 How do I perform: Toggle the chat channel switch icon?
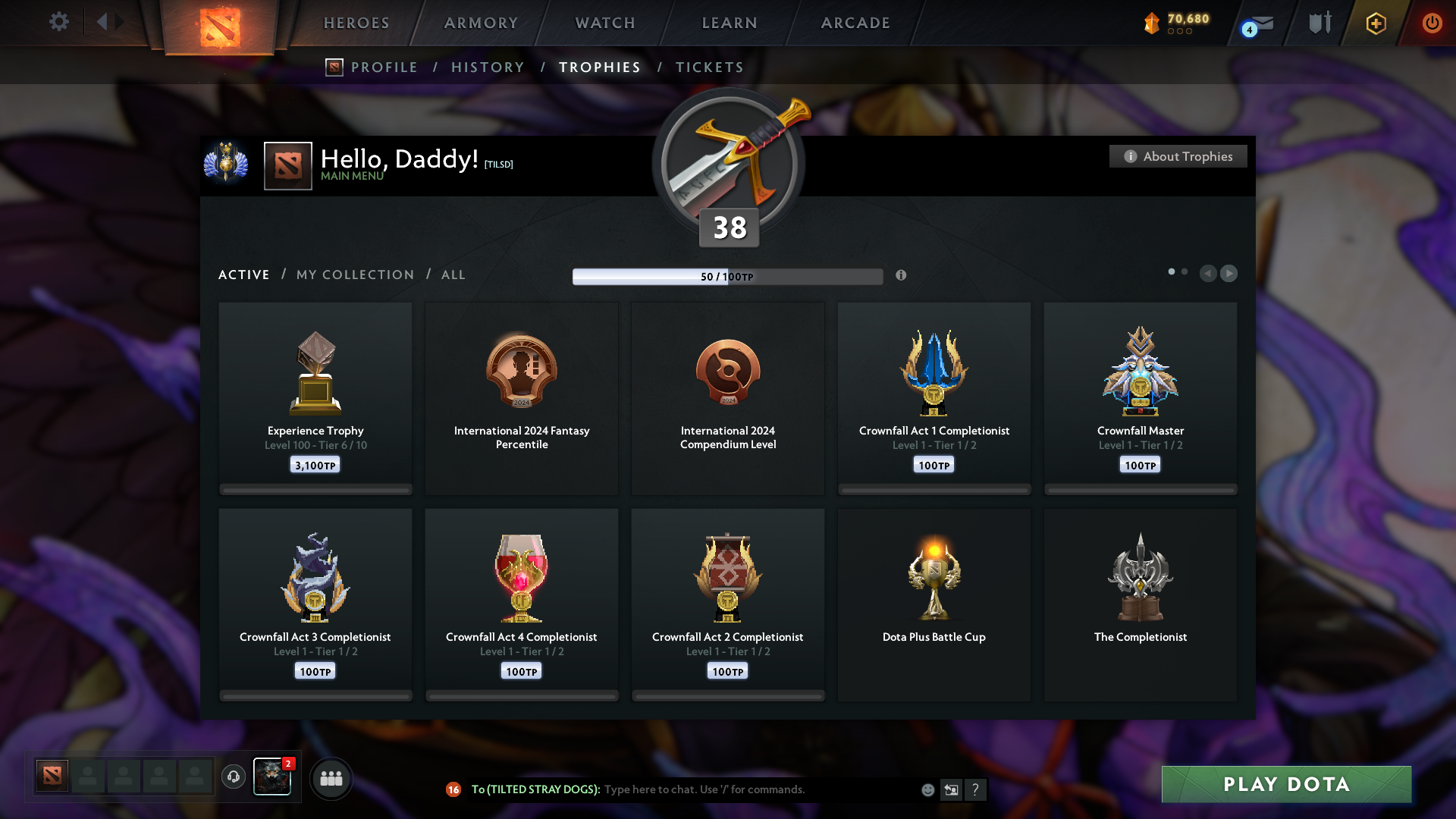[951, 789]
